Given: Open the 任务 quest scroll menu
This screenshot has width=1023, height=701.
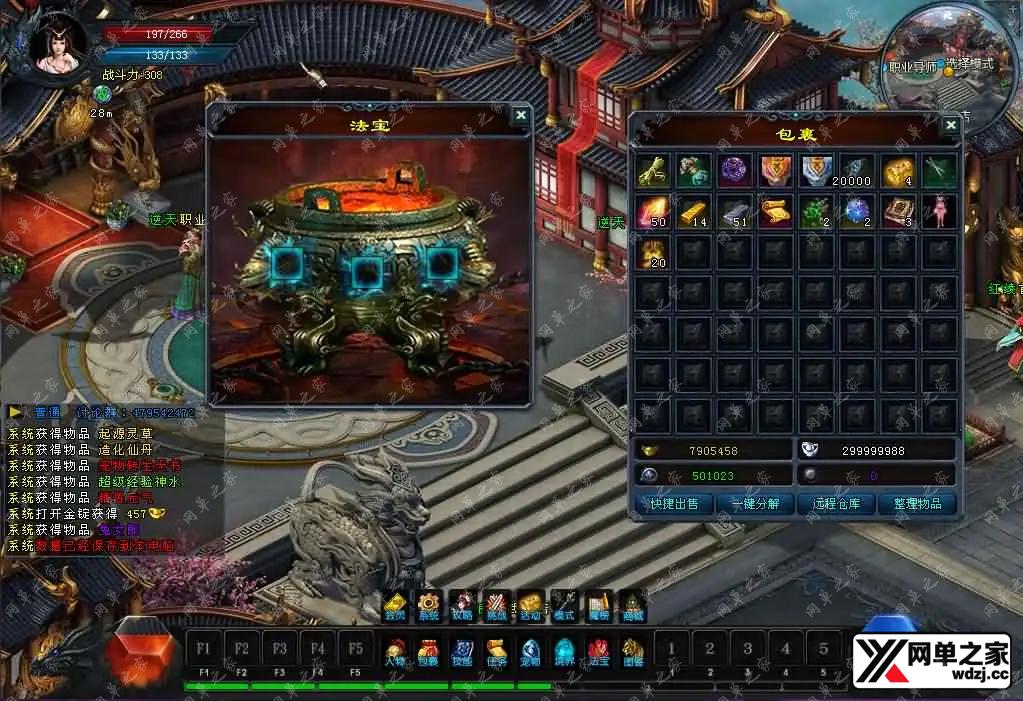Looking at the screenshot, I should tap(497, 652).
